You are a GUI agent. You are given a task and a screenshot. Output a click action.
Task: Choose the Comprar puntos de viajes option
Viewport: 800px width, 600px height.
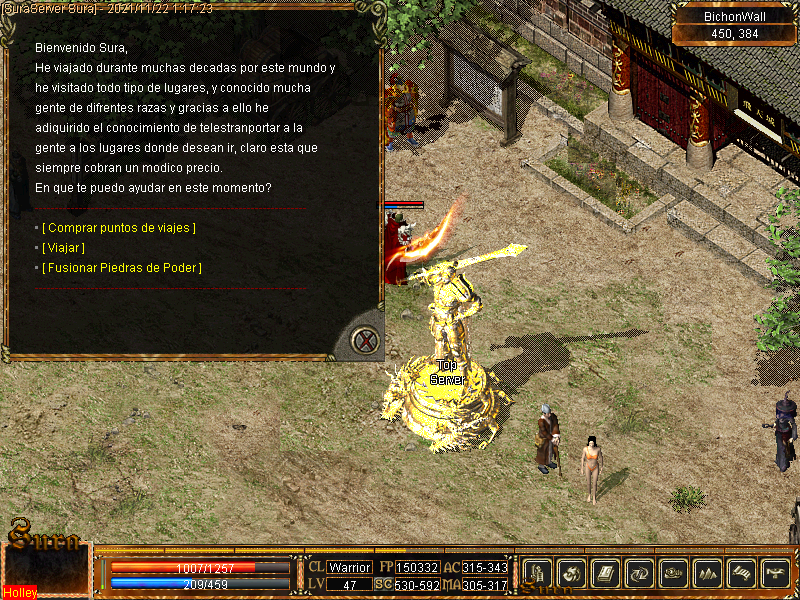click(x=119, y=228)
